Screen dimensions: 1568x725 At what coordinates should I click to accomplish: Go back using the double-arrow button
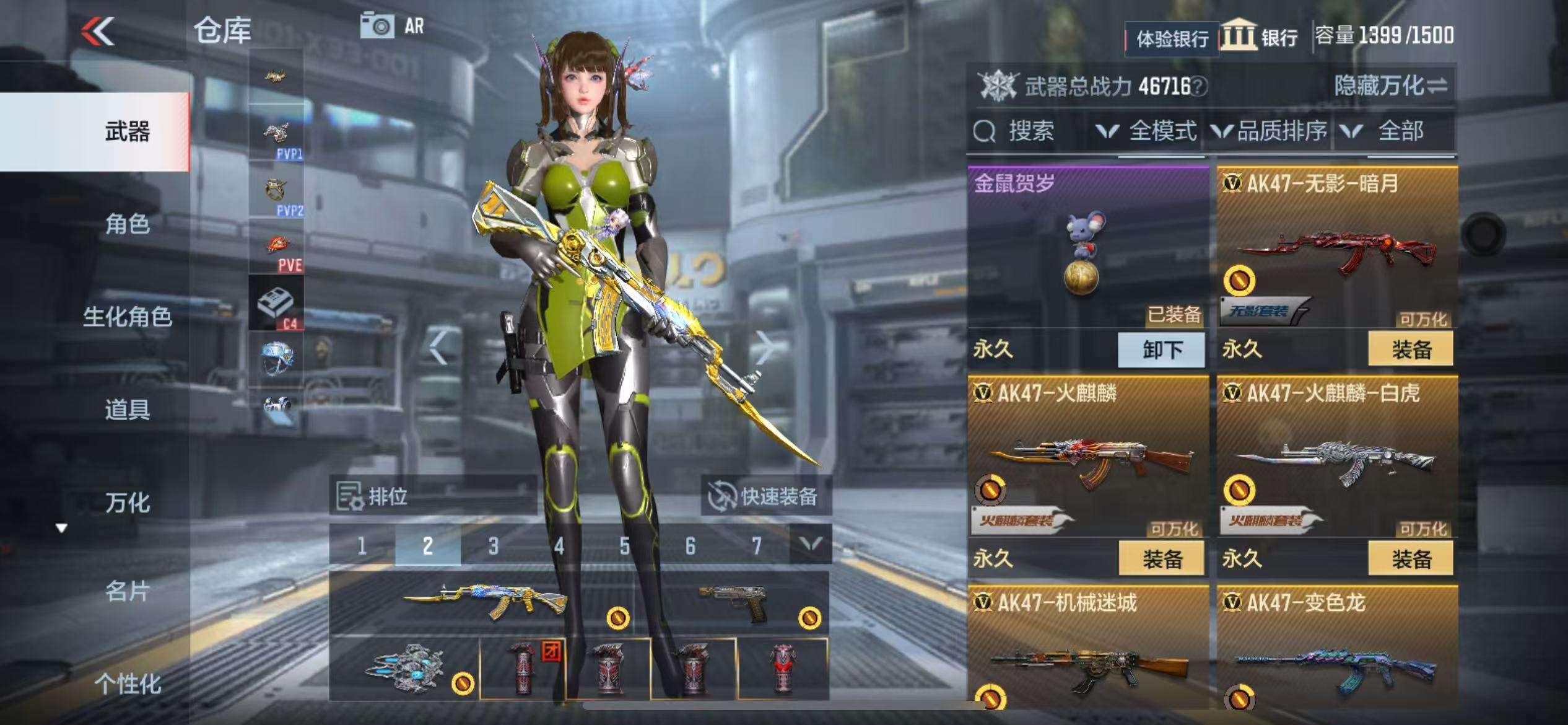99,31
